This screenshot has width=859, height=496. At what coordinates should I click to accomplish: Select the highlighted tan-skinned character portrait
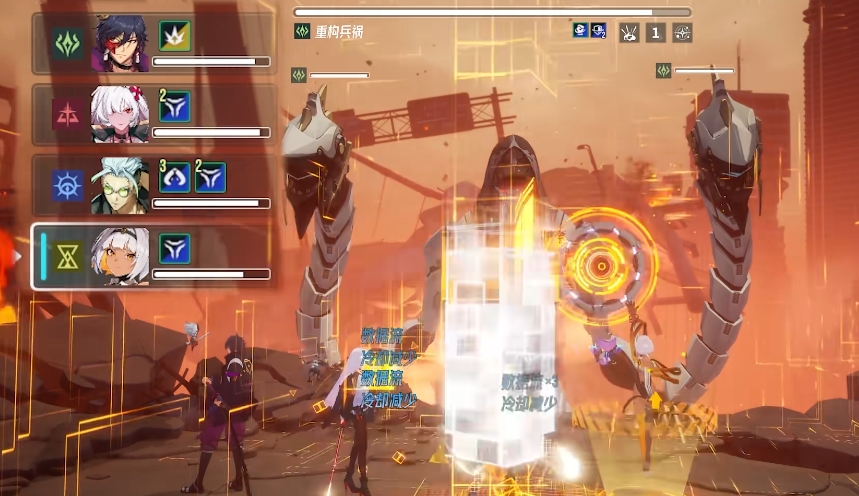click(x=122, y=256)
